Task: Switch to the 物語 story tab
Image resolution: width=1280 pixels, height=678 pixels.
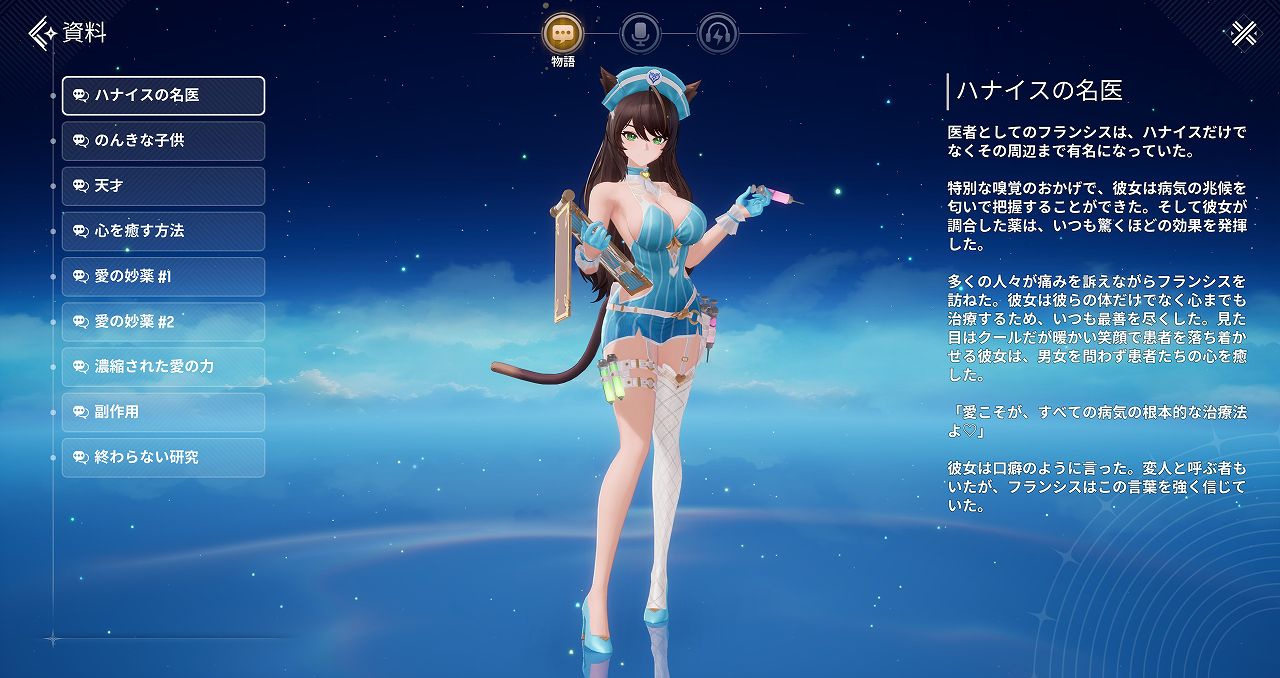Action: tap(563, 34)
